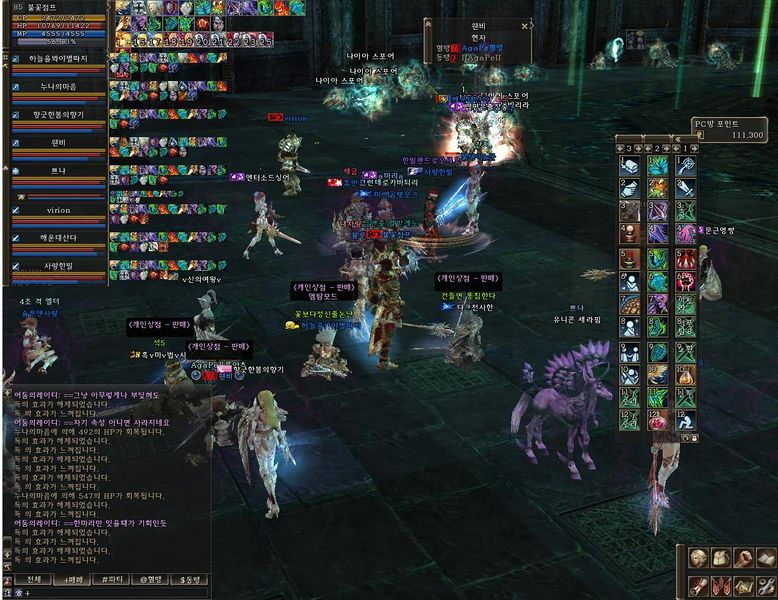Switch to the +매매 trade chat tab
778x600 pixels.
[x=72, y=579]
